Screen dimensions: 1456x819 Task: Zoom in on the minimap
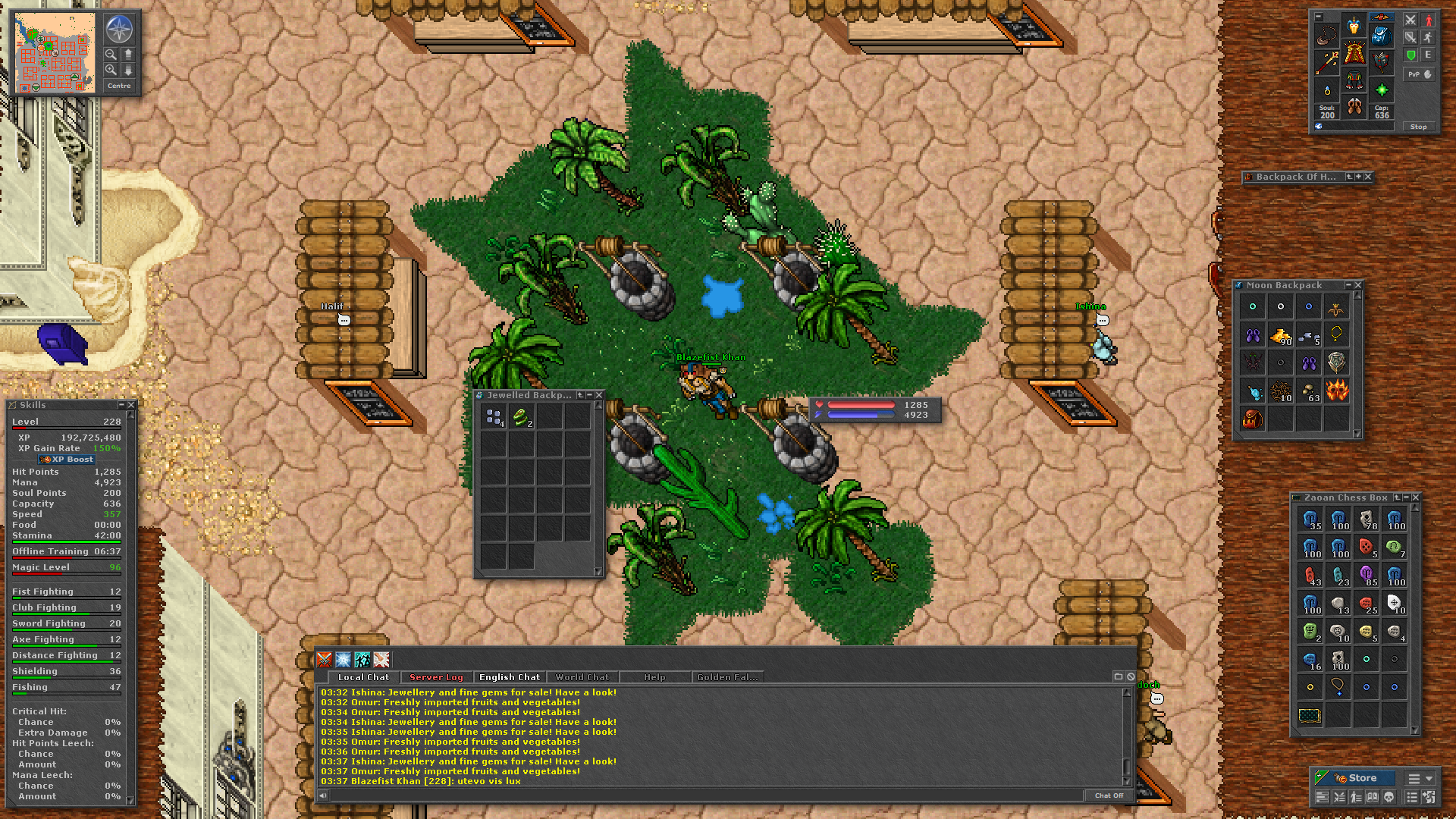(111, 70)
